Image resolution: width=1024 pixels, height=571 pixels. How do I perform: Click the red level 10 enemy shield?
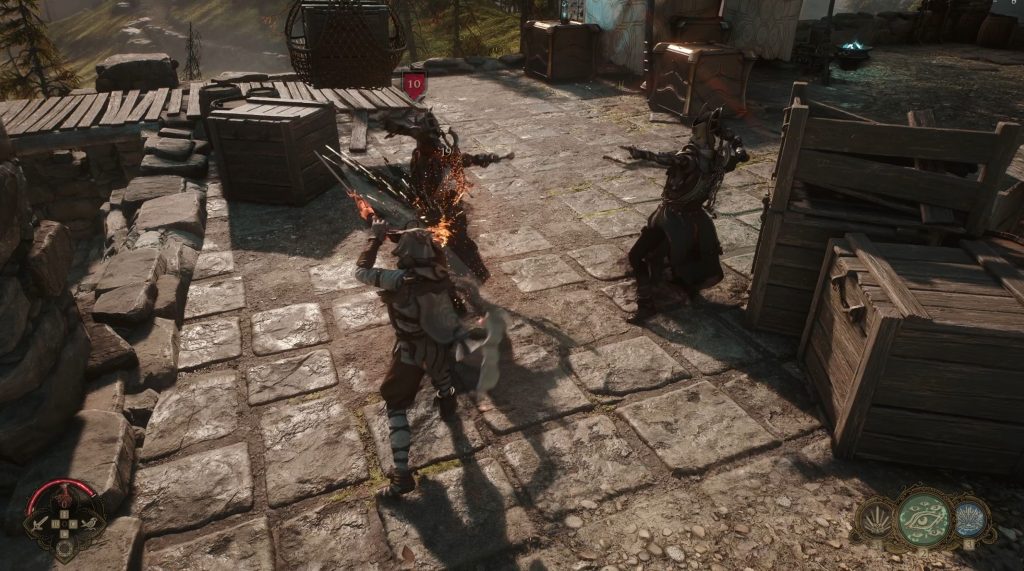click(x=415, y=84)
